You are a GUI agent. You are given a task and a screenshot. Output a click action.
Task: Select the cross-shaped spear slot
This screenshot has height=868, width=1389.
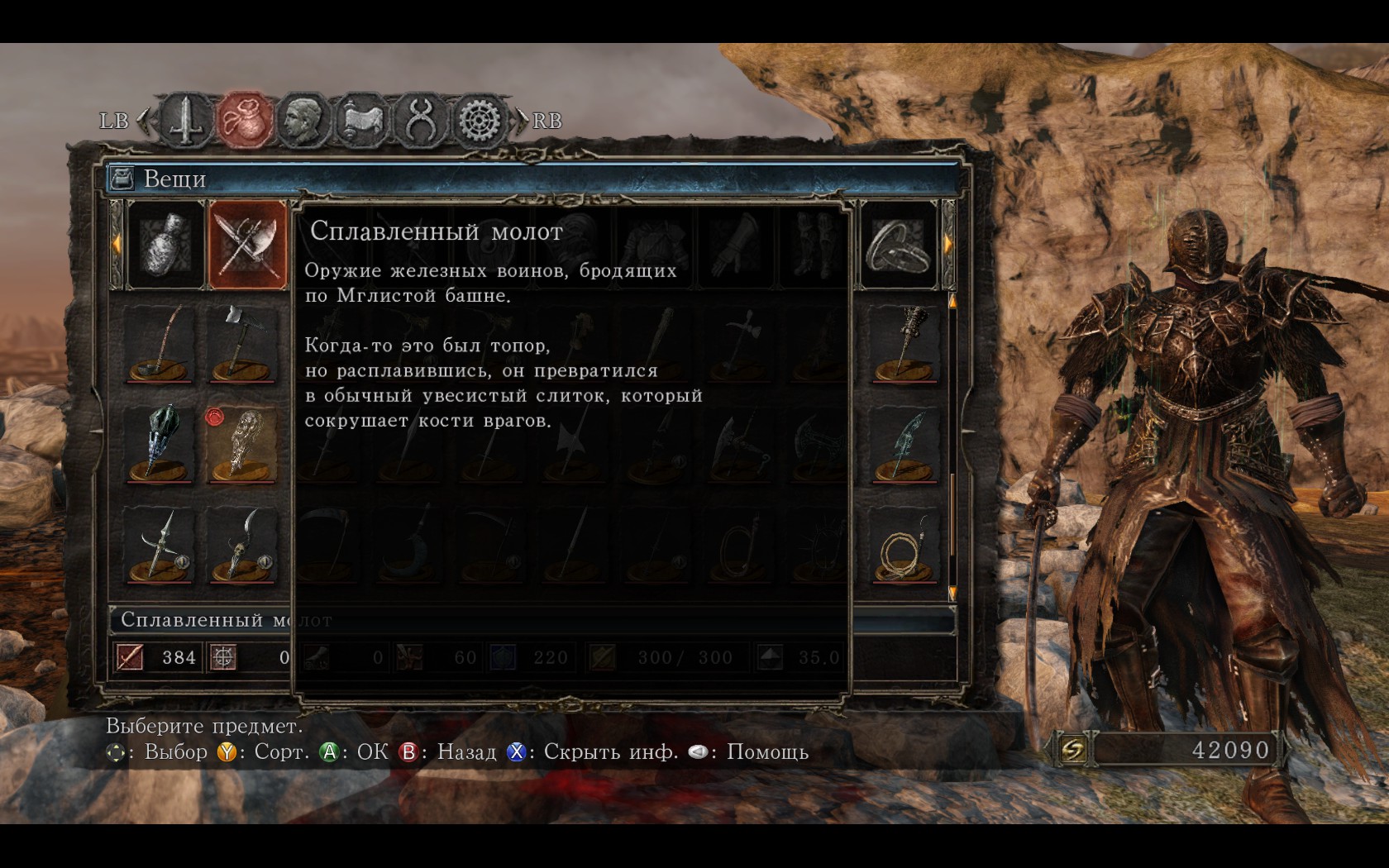pyautogui.click(x=160, y=544)
